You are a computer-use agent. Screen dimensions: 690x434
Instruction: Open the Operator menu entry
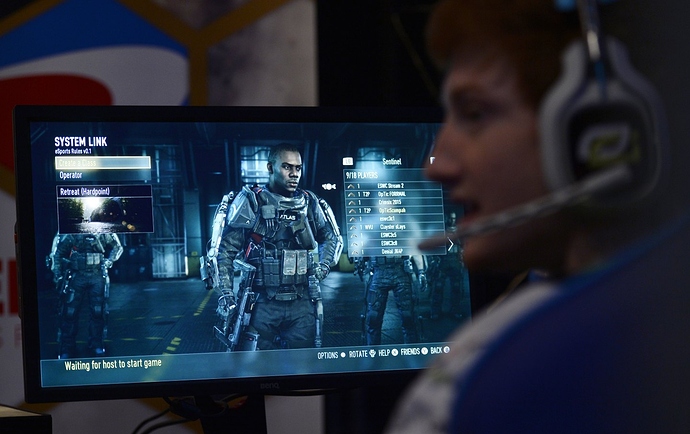coord(72,175)
